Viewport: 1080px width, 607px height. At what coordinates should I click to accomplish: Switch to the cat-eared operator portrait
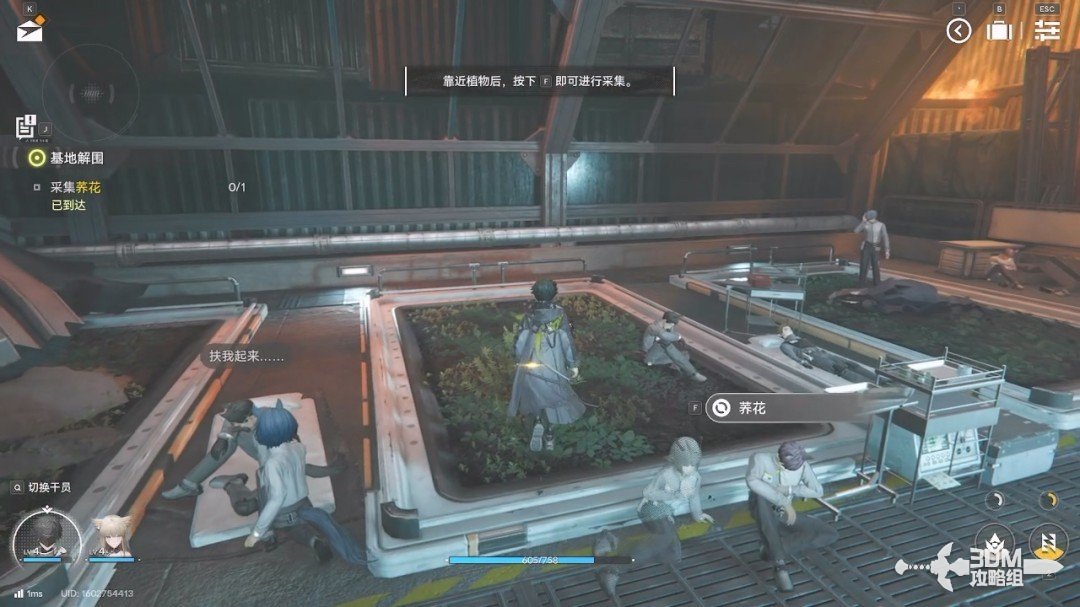112,537
